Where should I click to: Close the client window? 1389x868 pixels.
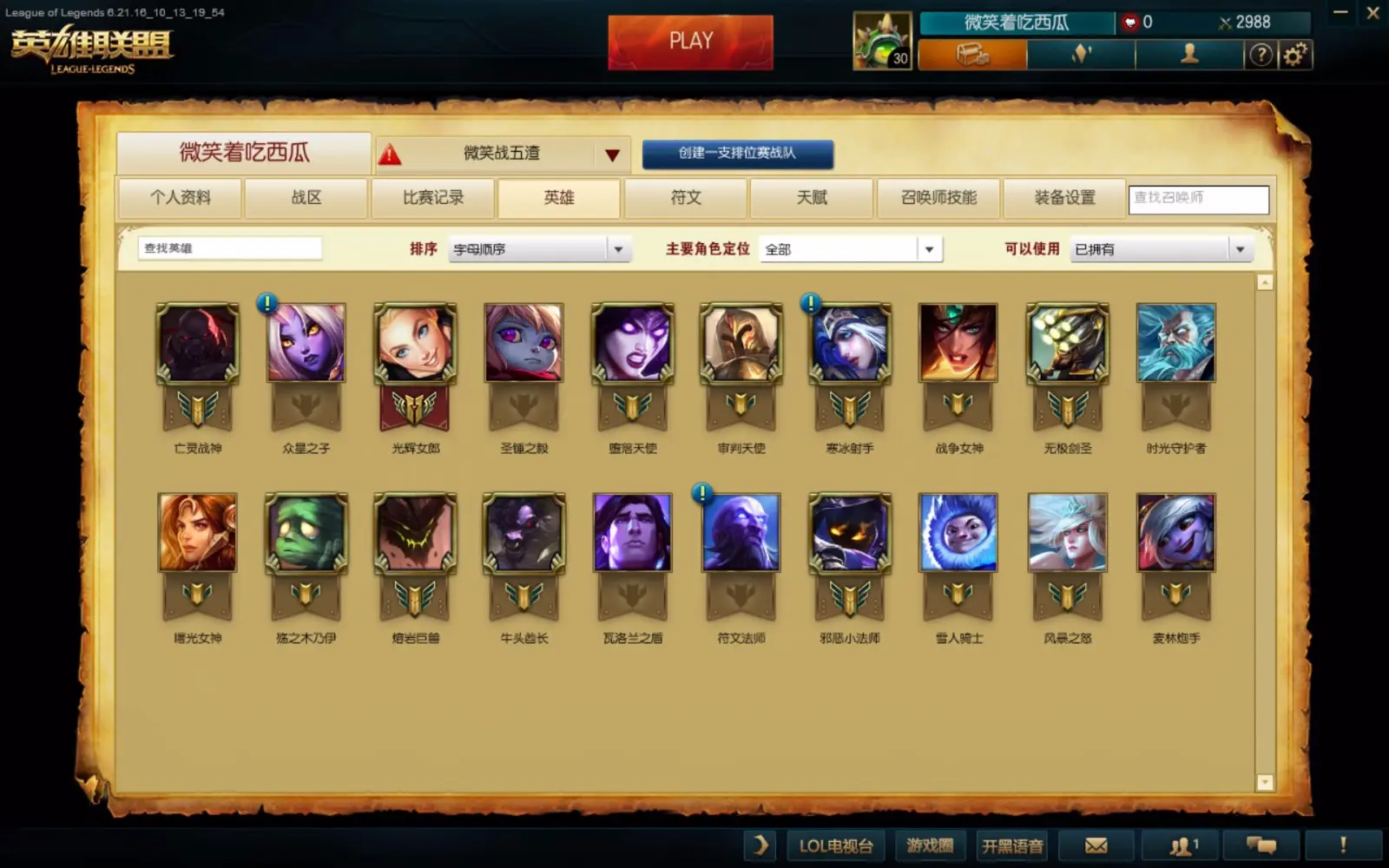click(x=1373, y=13)
